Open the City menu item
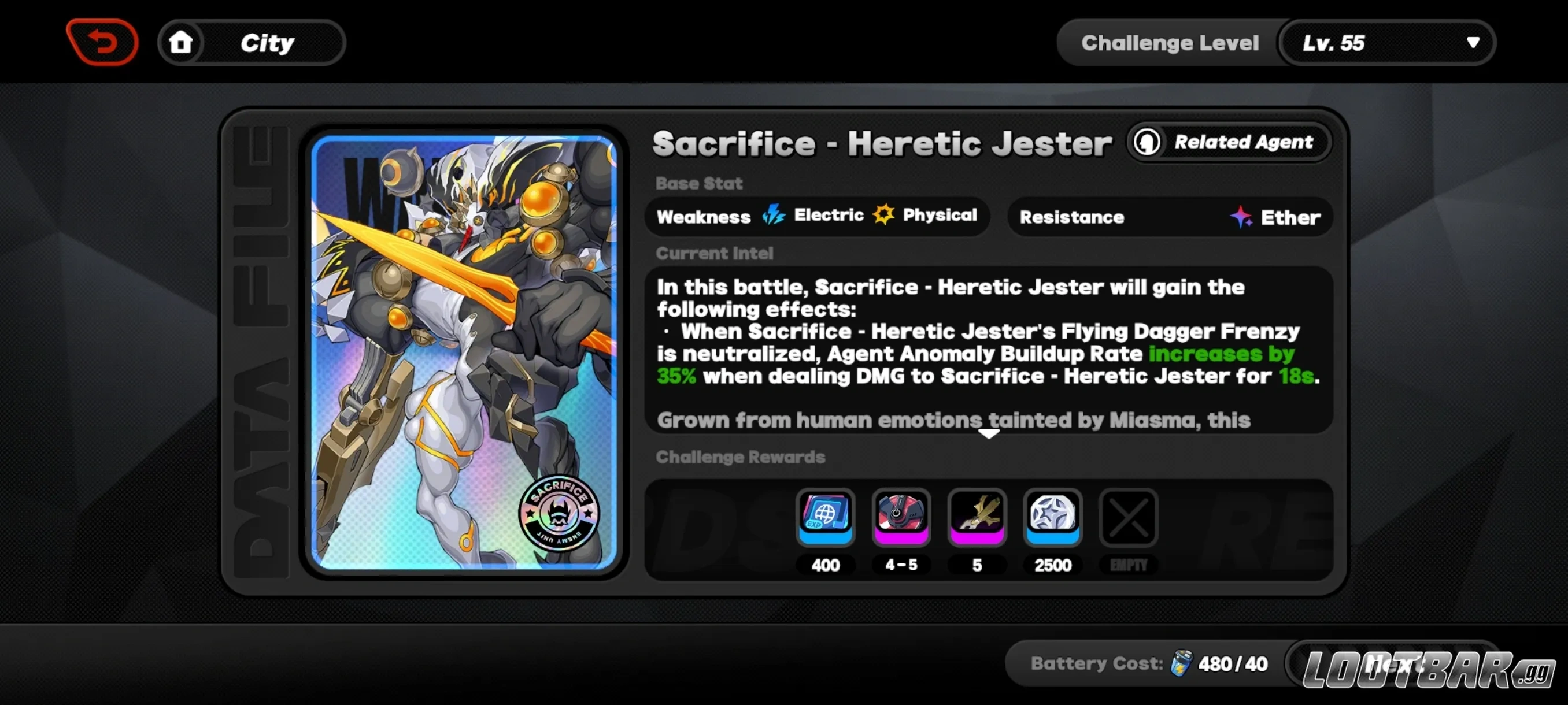The height and width of the screenshot is (705, 1568). tap(268, 42)
